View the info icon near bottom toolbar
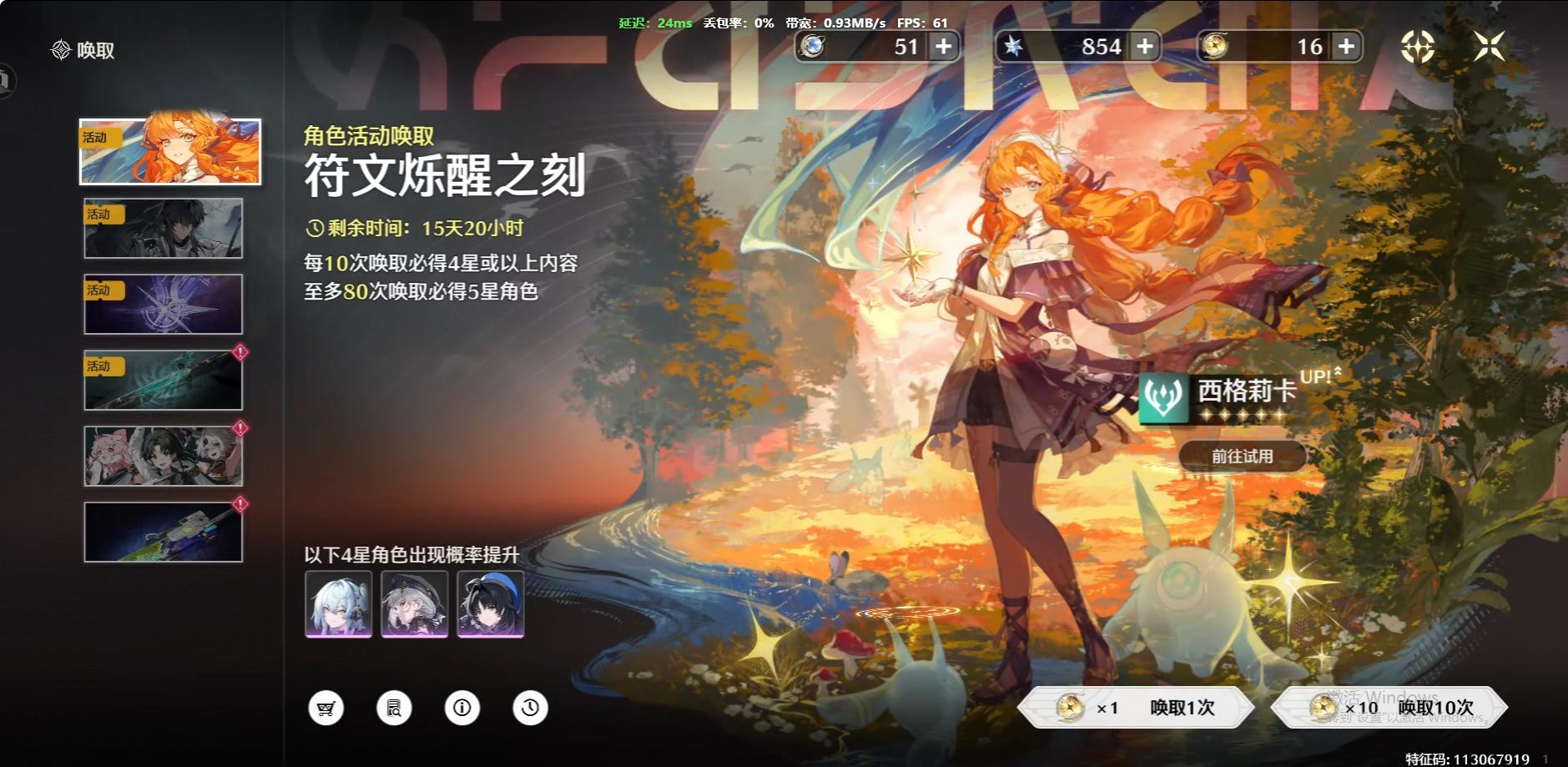Screen dimensions: 1568x767 point(462,707)
